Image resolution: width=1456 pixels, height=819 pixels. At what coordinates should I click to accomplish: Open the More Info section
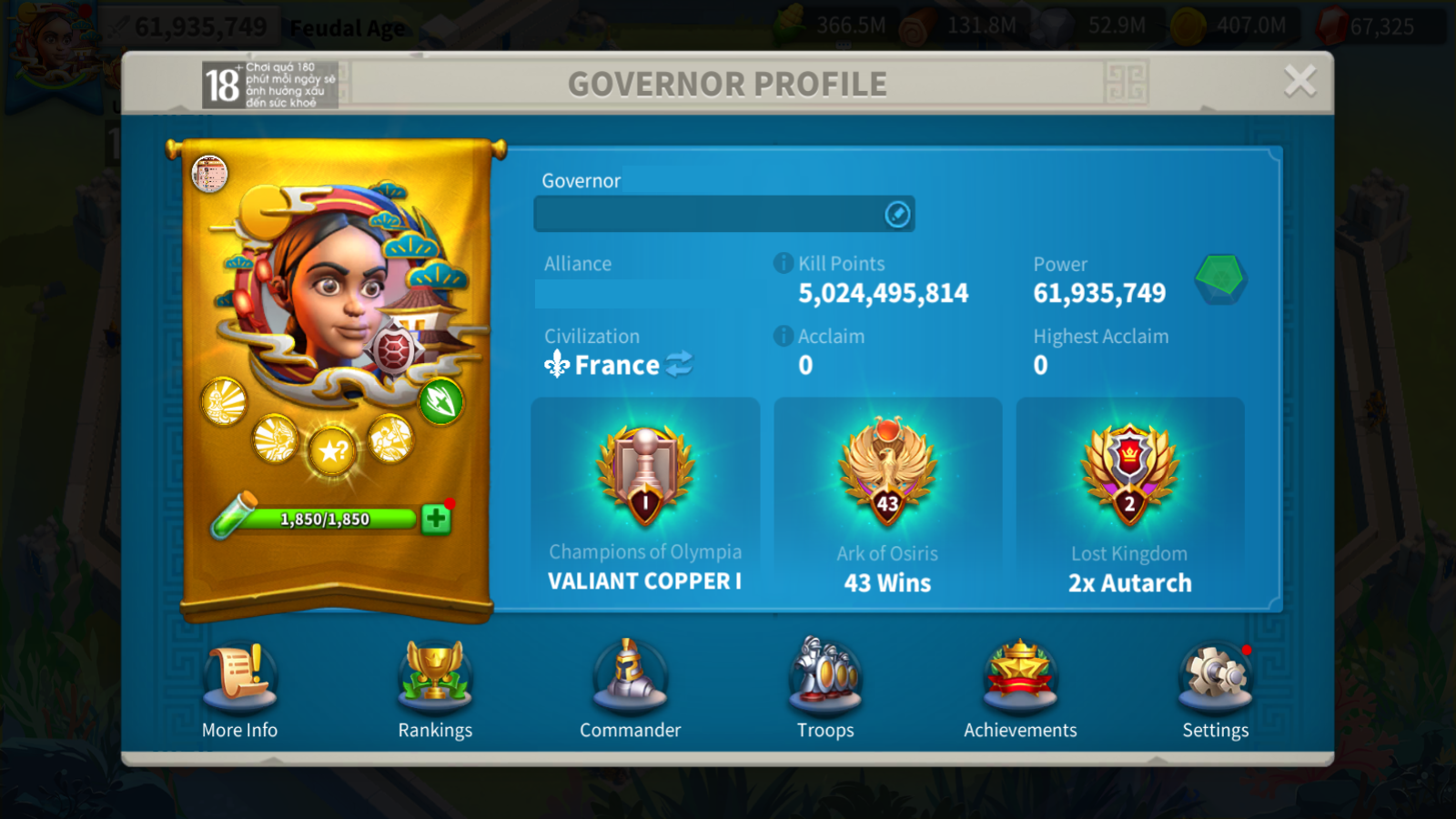[x=239, y=689]
